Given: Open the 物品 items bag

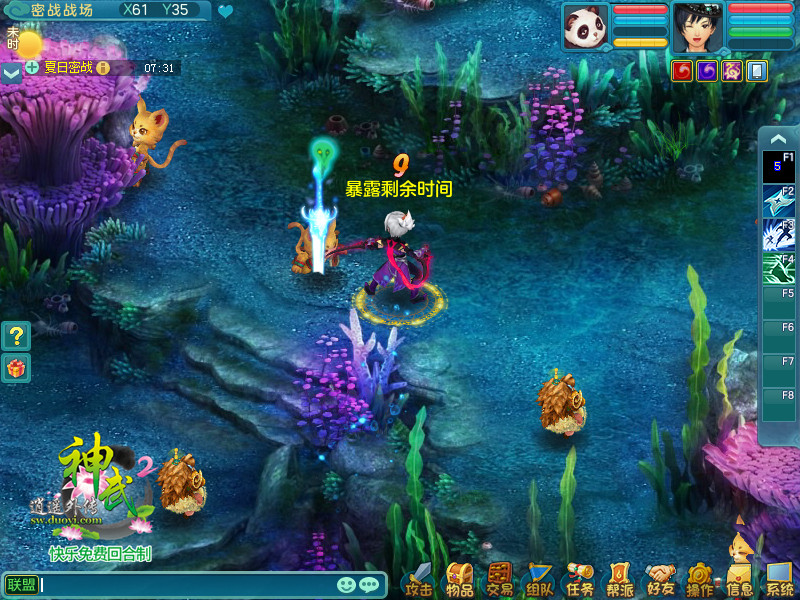Looking at the screenshot, I should coord(459,579).
